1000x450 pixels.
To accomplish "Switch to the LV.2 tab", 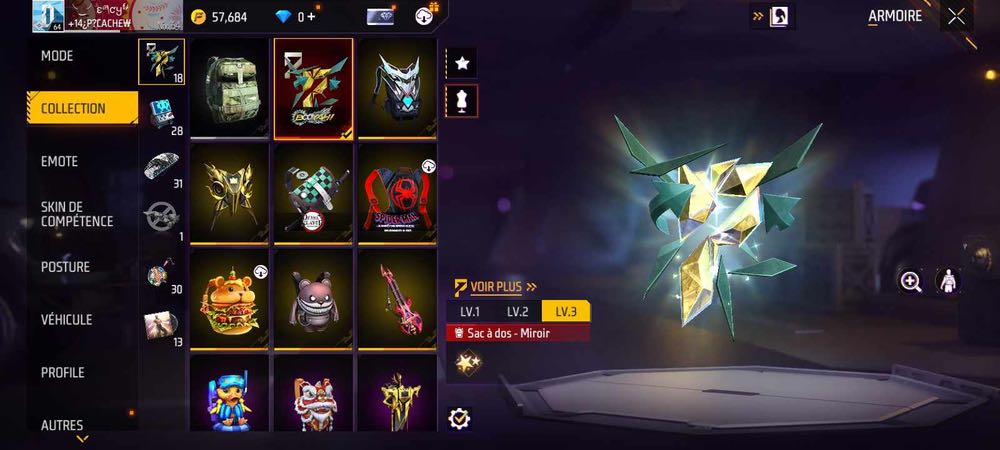I will pos(517,312).
